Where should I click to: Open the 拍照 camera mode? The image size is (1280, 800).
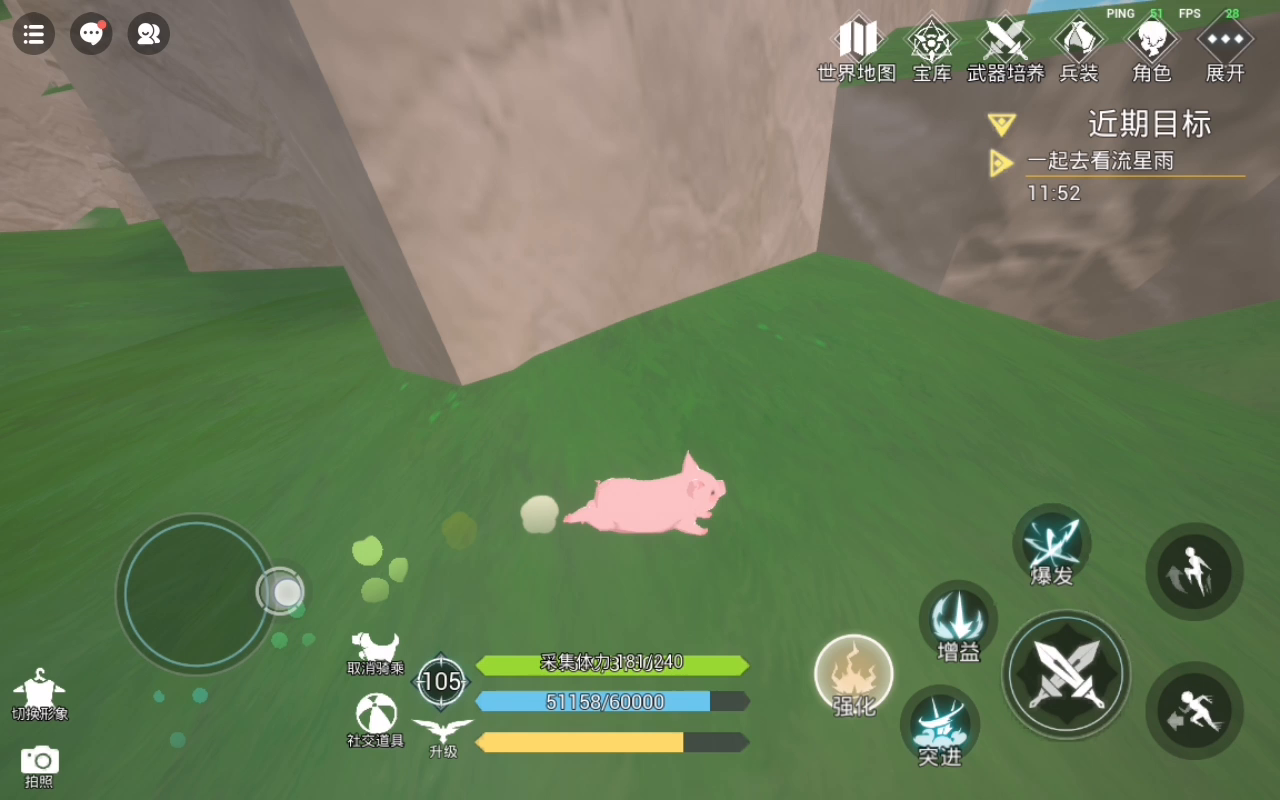tap(40, 765)
